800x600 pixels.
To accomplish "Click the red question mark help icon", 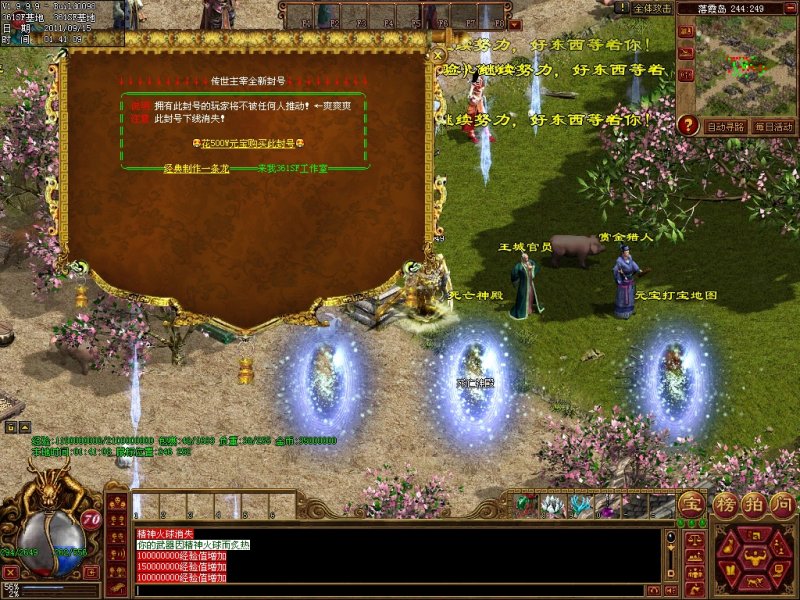I will (687, 125).
